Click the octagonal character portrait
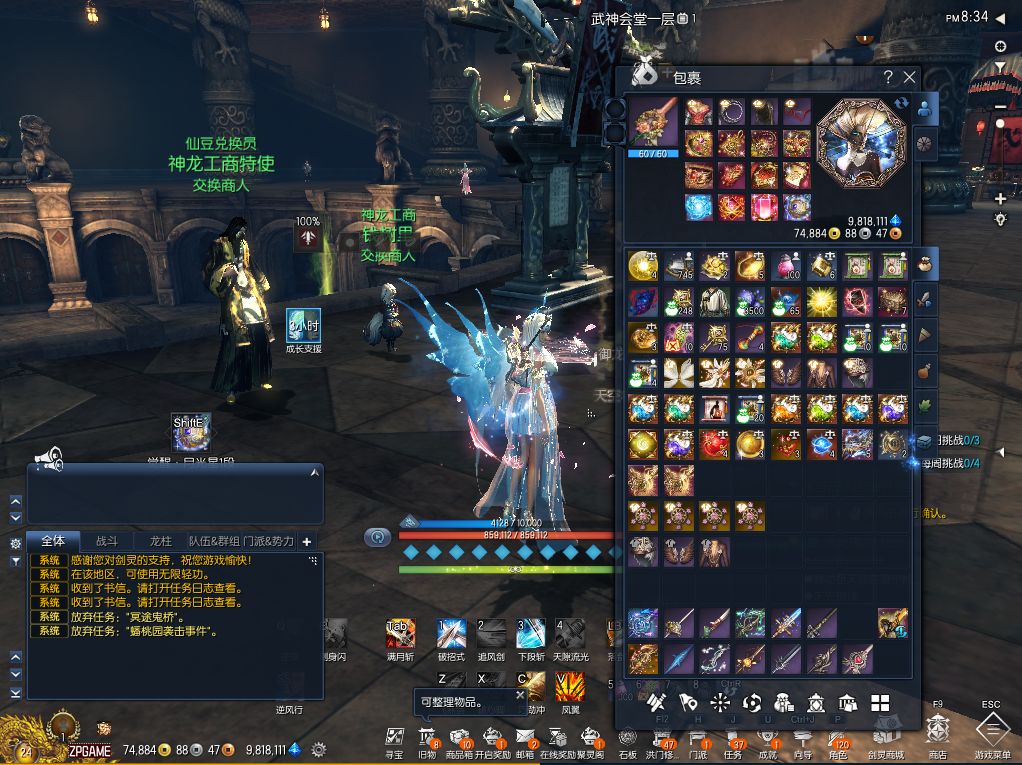1022x765 pixels. 859,140
